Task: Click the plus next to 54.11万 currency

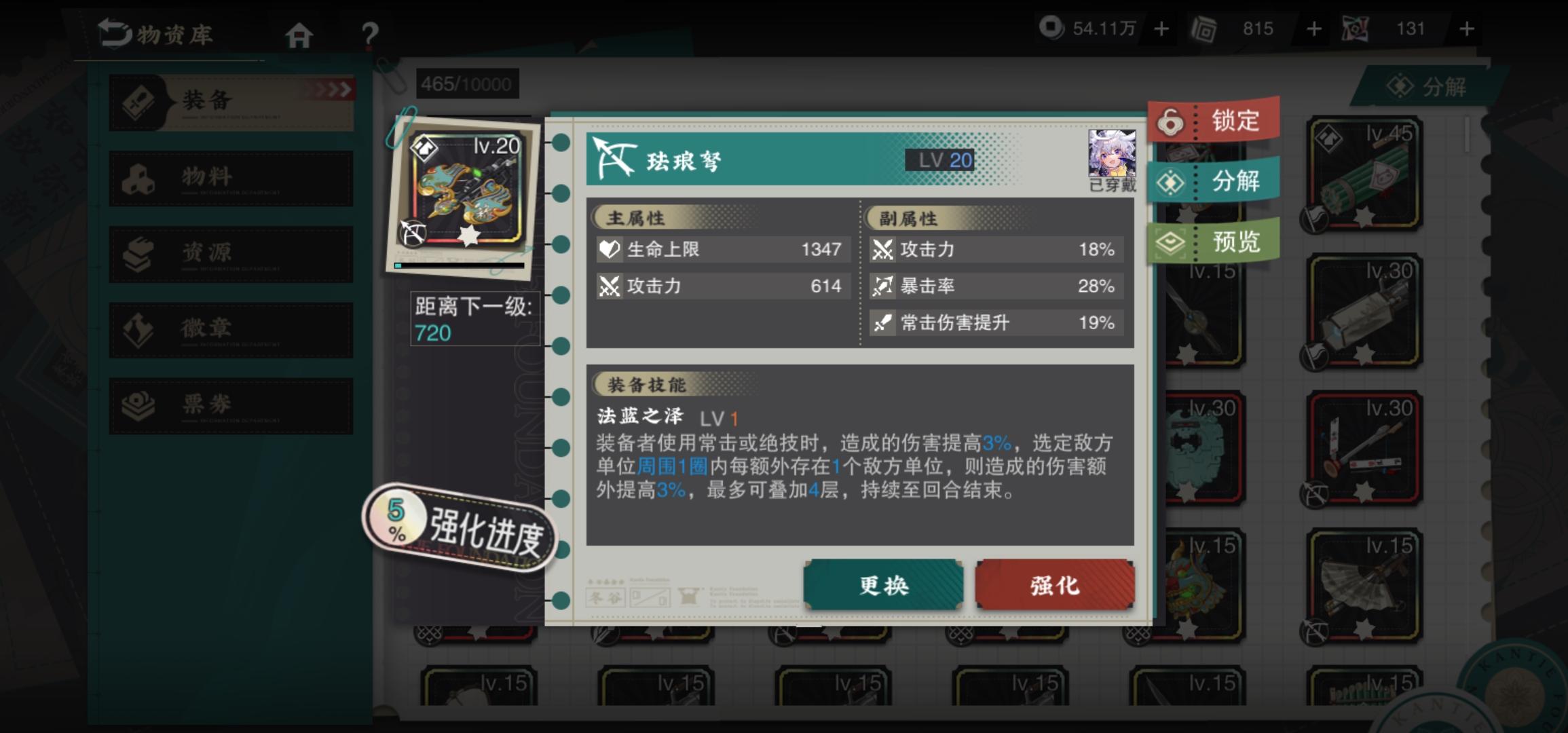Action: [x=1162, y=29]
